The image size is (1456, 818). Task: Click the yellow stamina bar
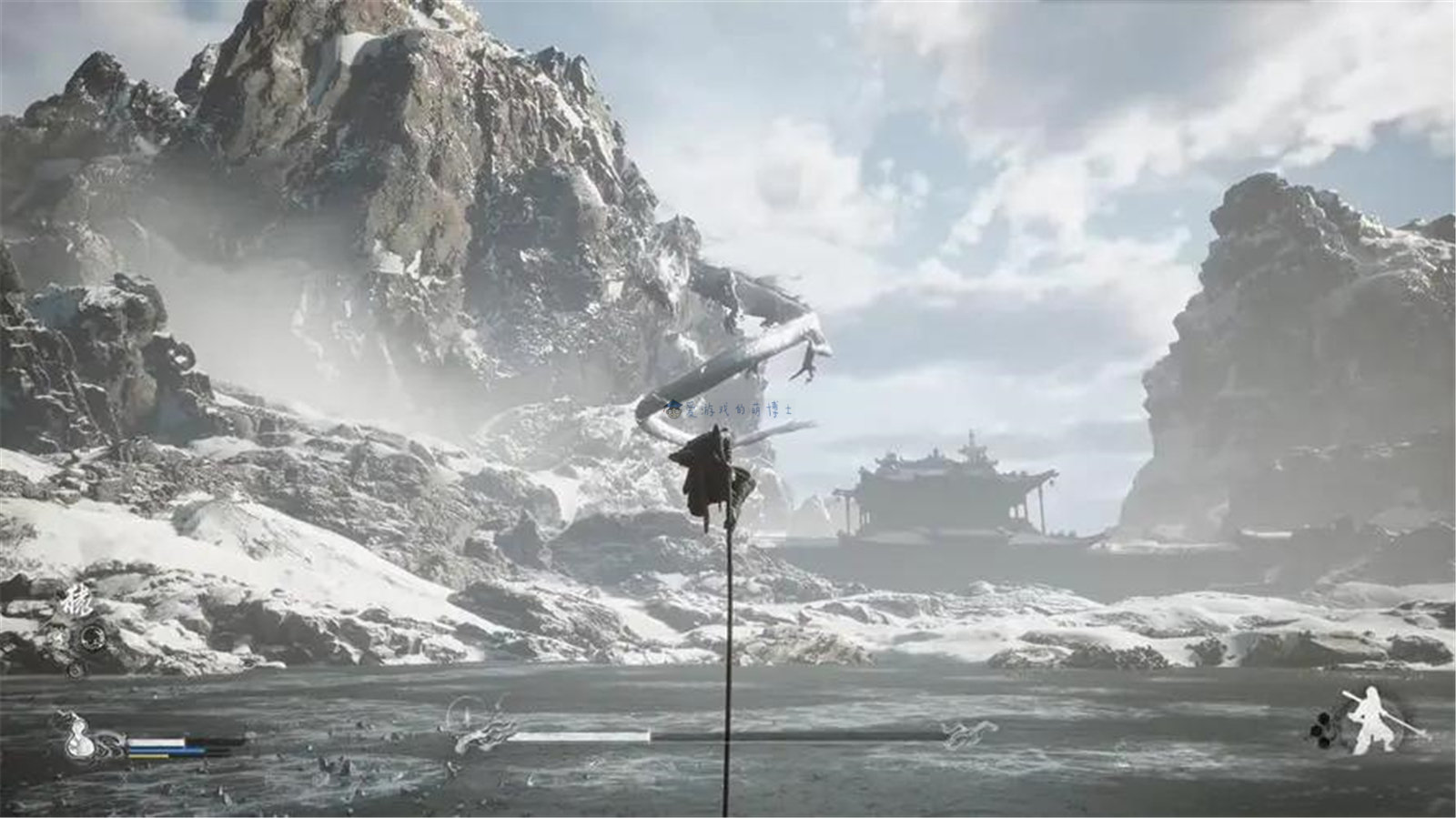coord(150,756)
